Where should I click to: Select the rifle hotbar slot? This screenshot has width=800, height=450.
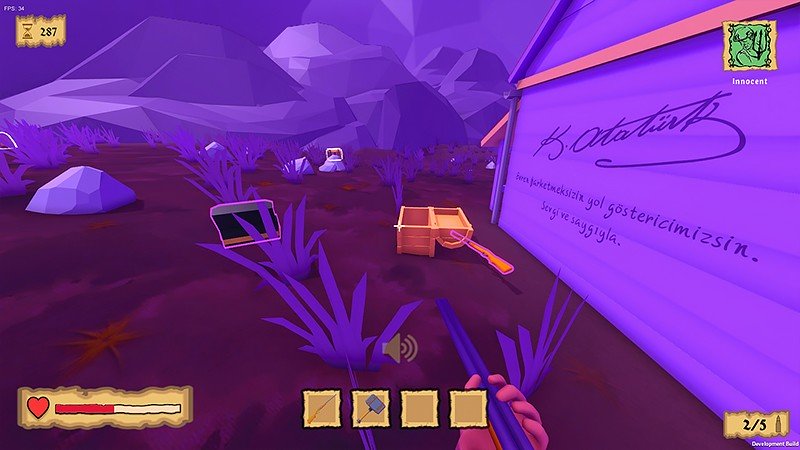(x=322, y=408)
